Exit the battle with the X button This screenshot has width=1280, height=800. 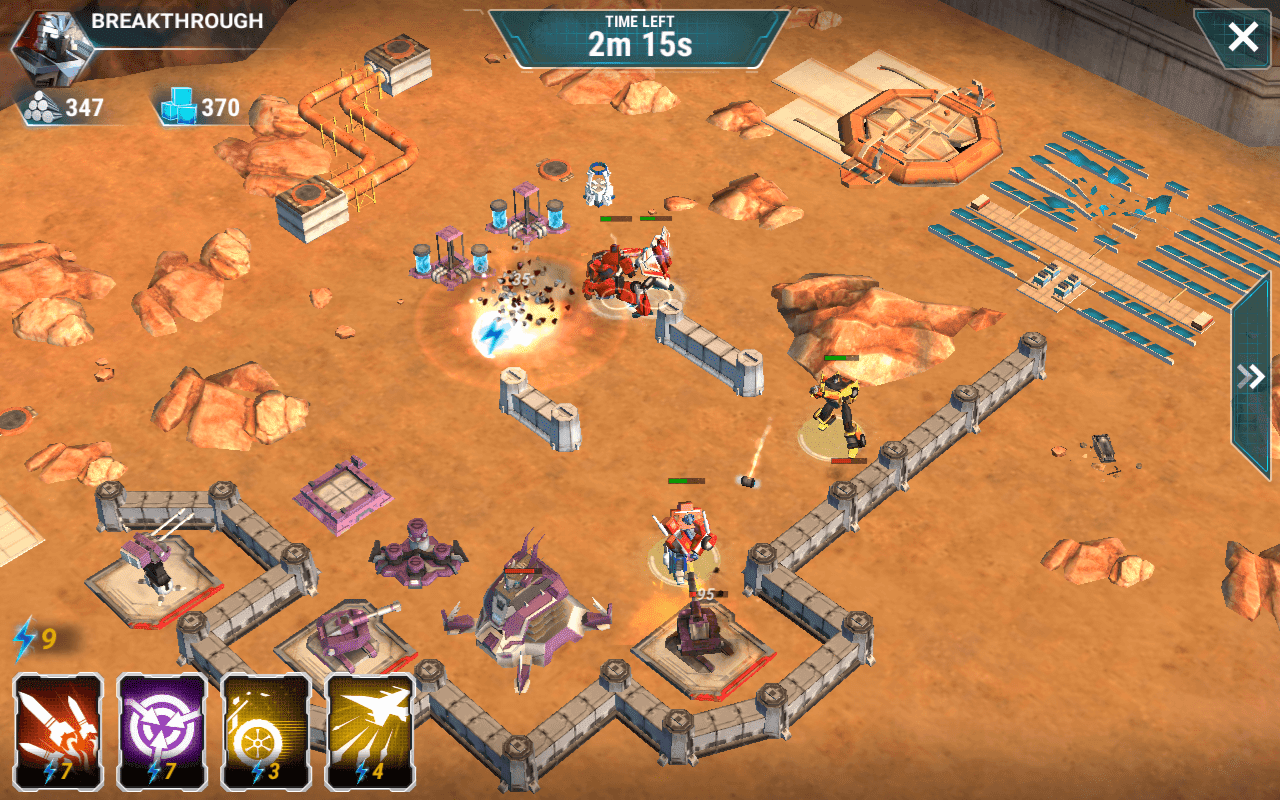[x=1242, y=37]
